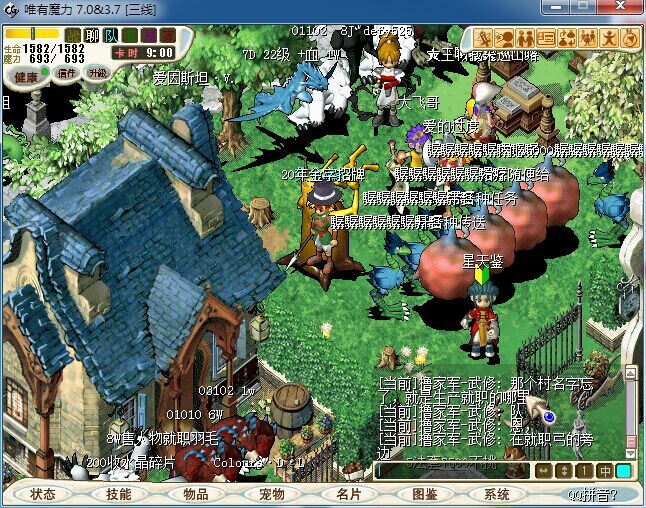Open the 宠物 pets menu
Screen dimensions: 646x508
pos(271,494)
